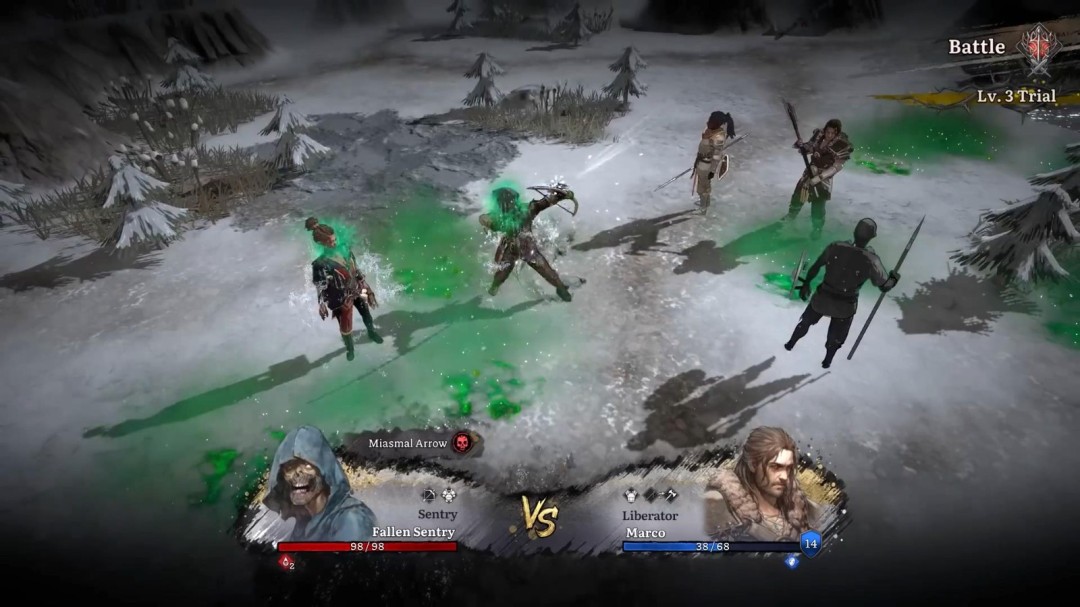Inspect the Miasmal Arrow skull skill icon
The image size is (1080, 607).
461,442
